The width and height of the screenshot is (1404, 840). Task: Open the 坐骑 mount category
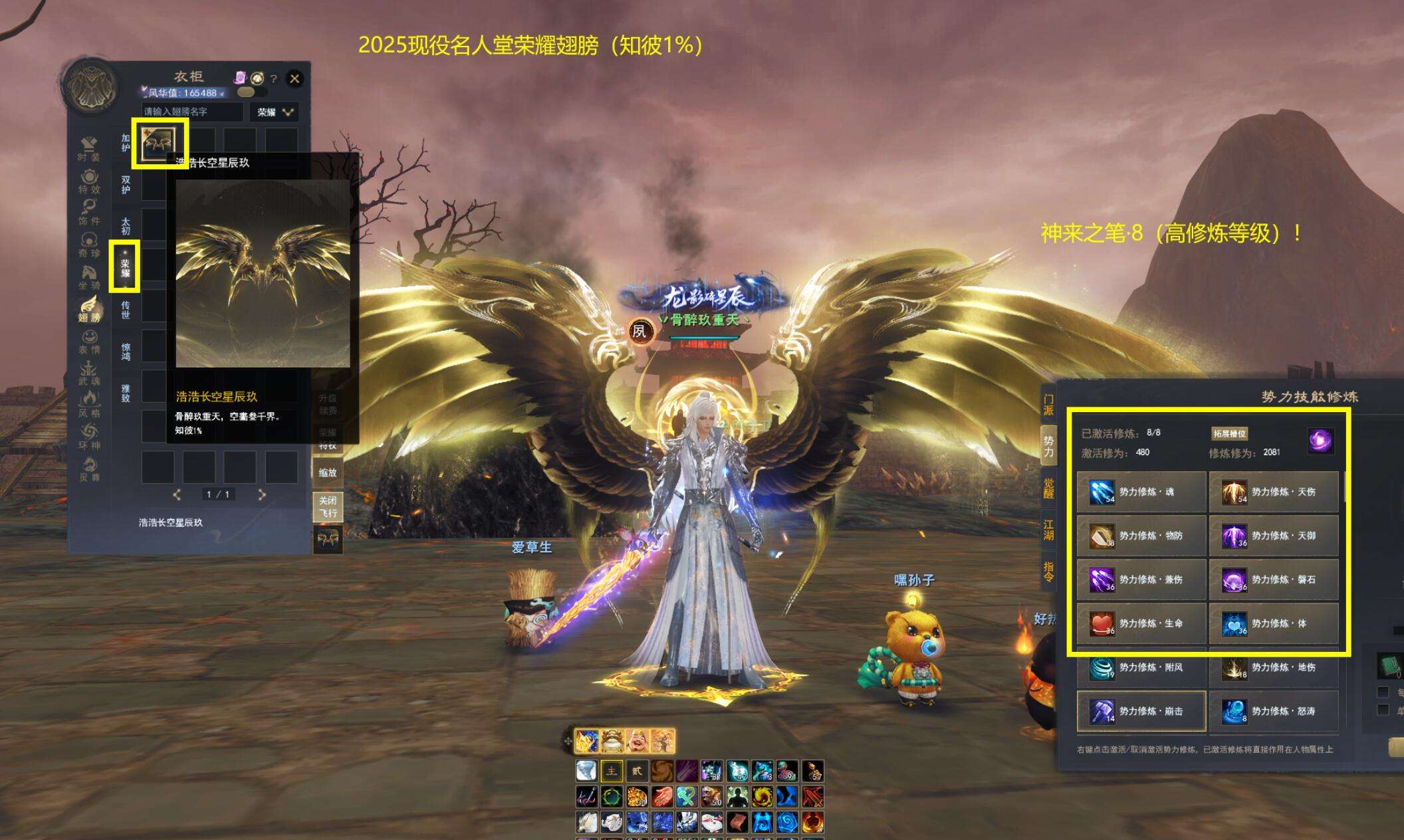pyautogui.click(x=89, y=278)
